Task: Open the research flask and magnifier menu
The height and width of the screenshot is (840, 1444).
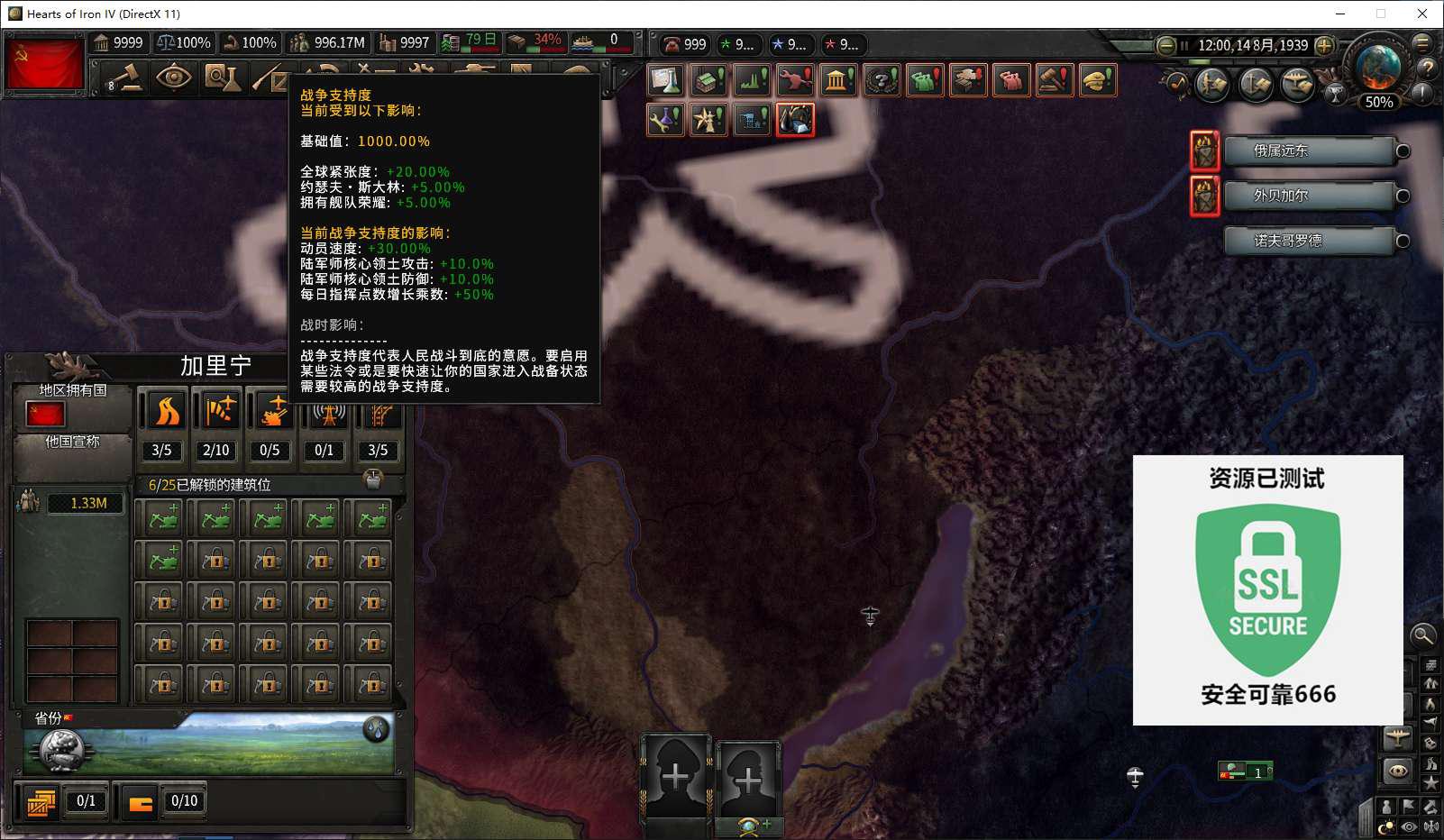Action: 222,78
